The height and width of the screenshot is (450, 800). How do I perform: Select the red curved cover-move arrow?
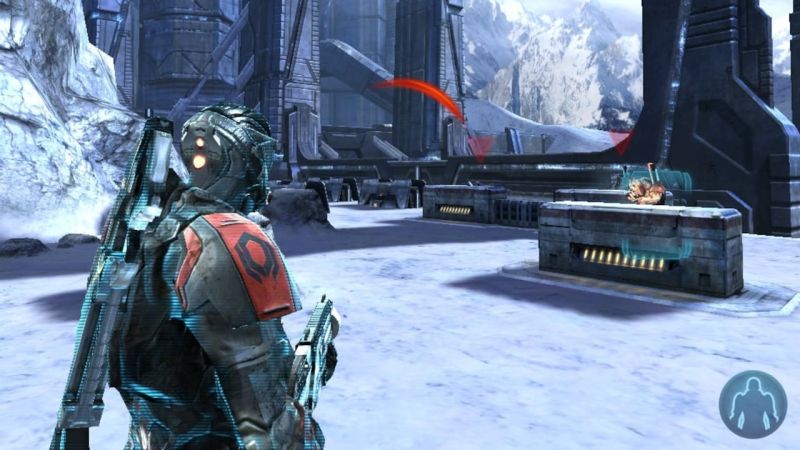click(x=424, y=92)
